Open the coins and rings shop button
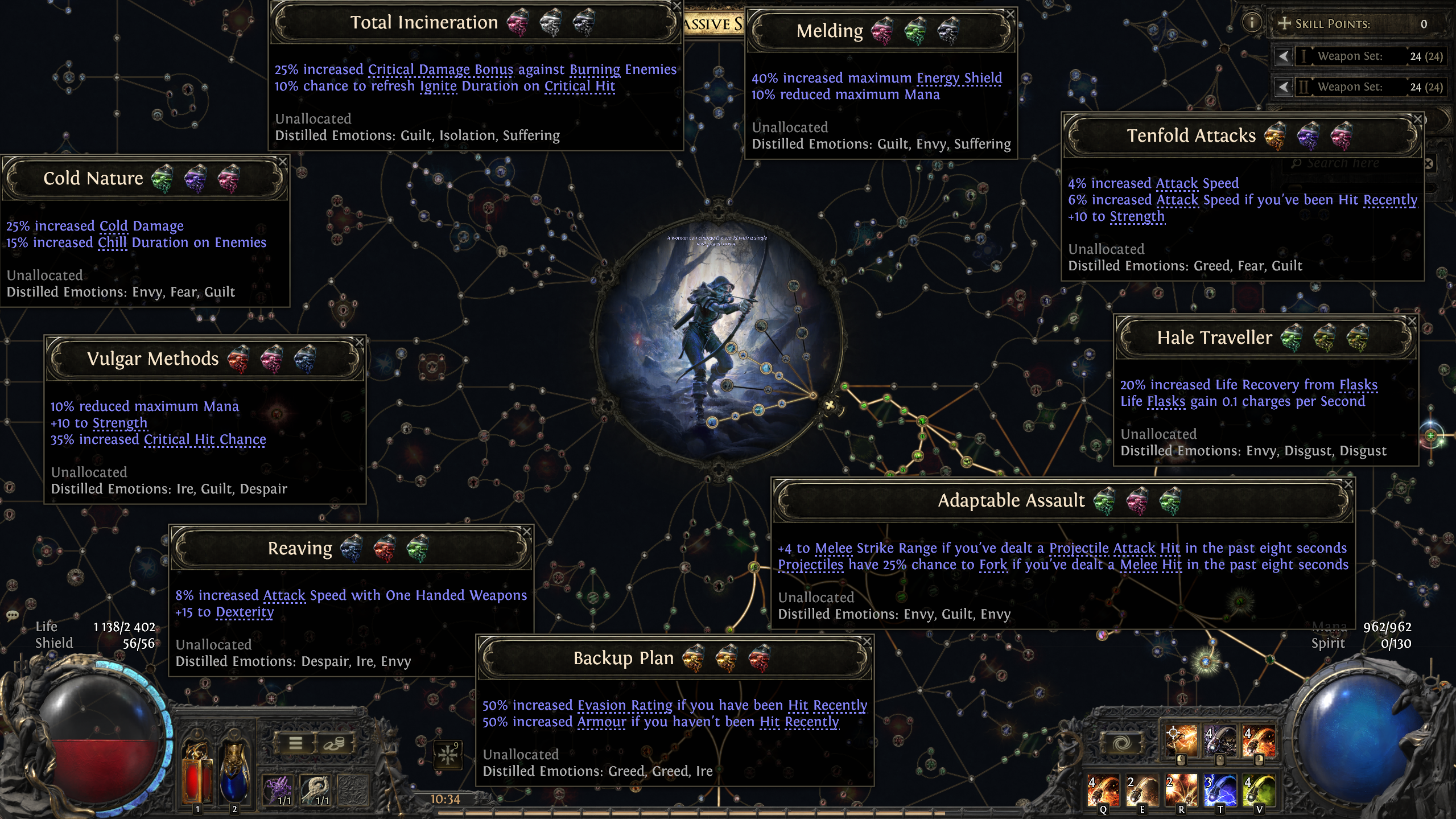The image size is (1456, 819). tap(334, 743)
